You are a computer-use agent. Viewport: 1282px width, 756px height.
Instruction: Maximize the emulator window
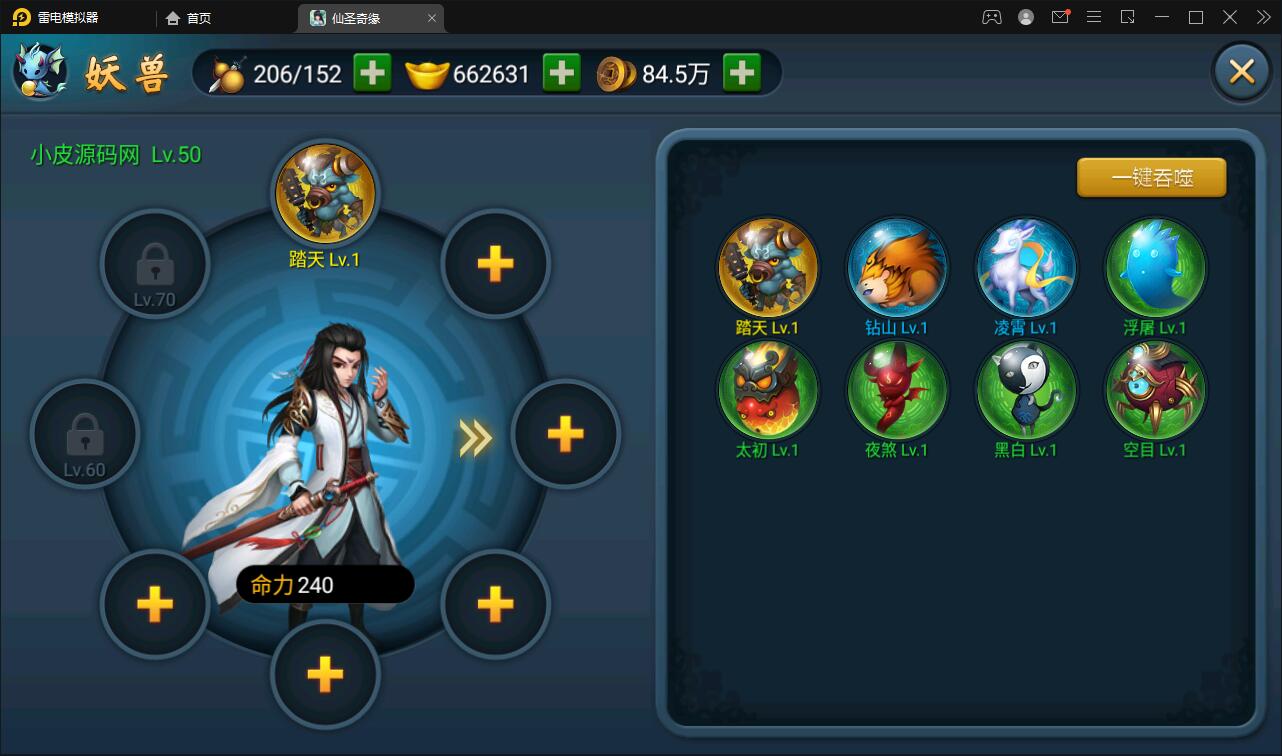pyautogui.click(x=1195, y=17)
